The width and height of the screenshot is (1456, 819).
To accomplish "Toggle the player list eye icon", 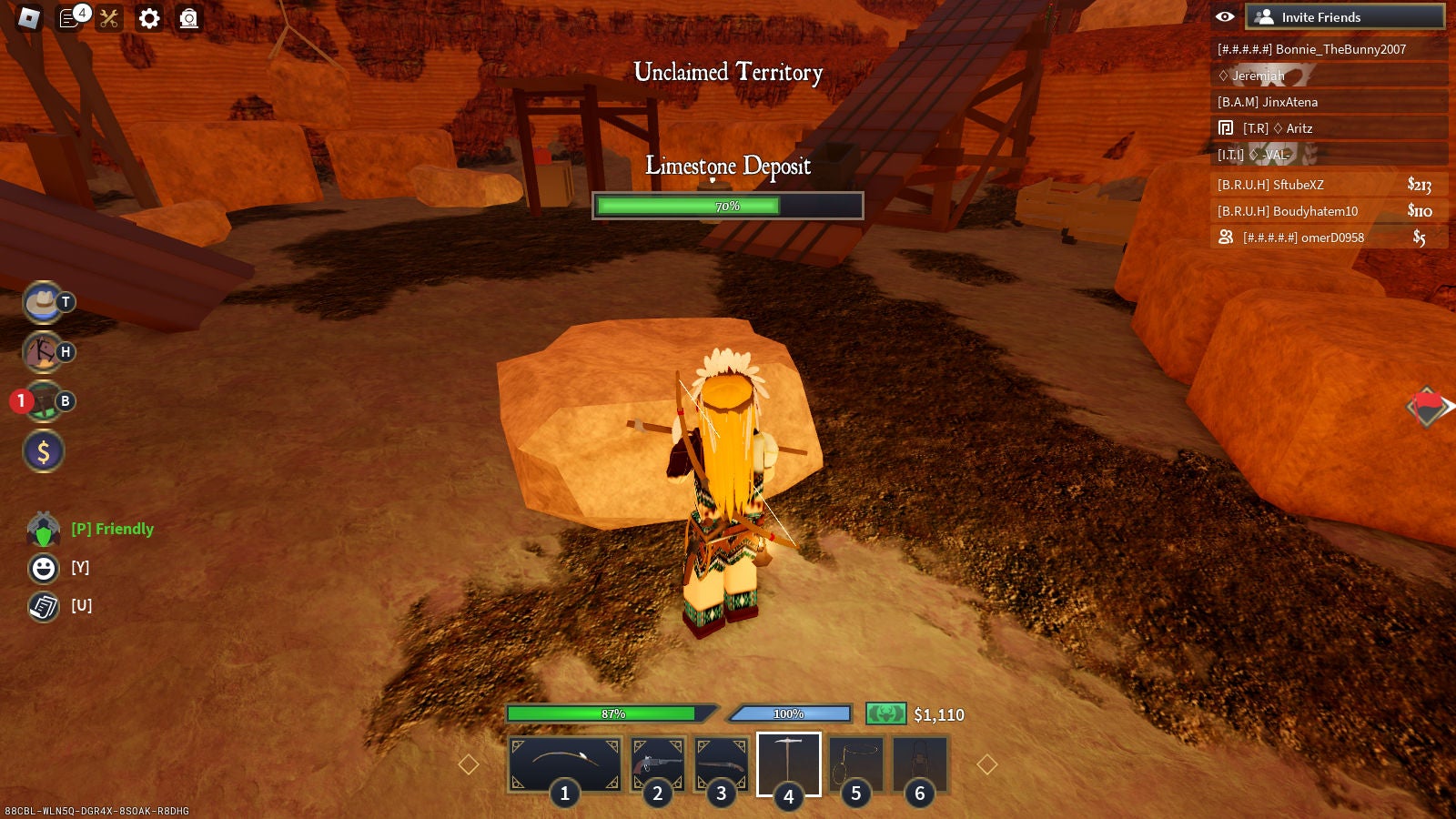I will click(1225, 17).
